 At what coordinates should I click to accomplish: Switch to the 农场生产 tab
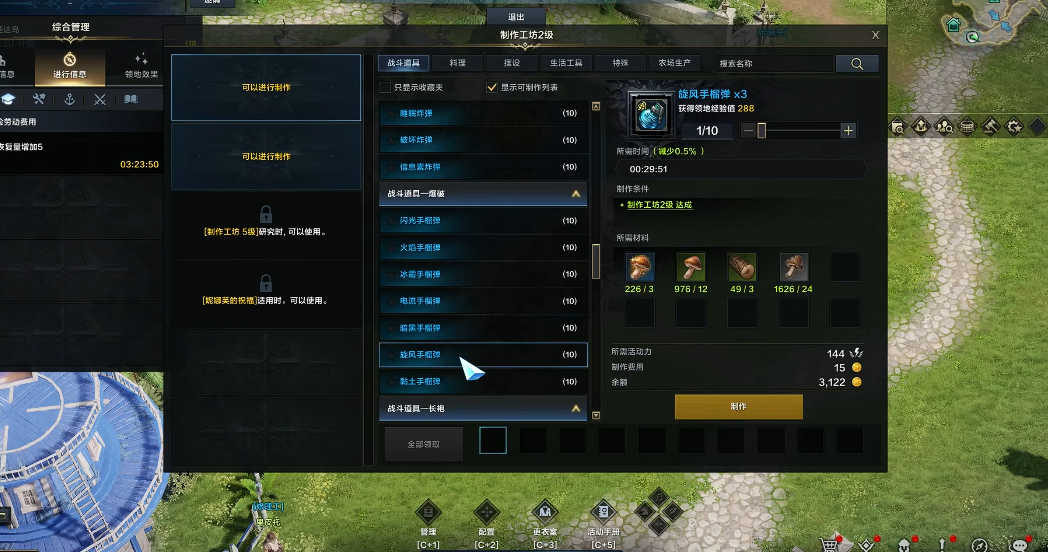673,63
